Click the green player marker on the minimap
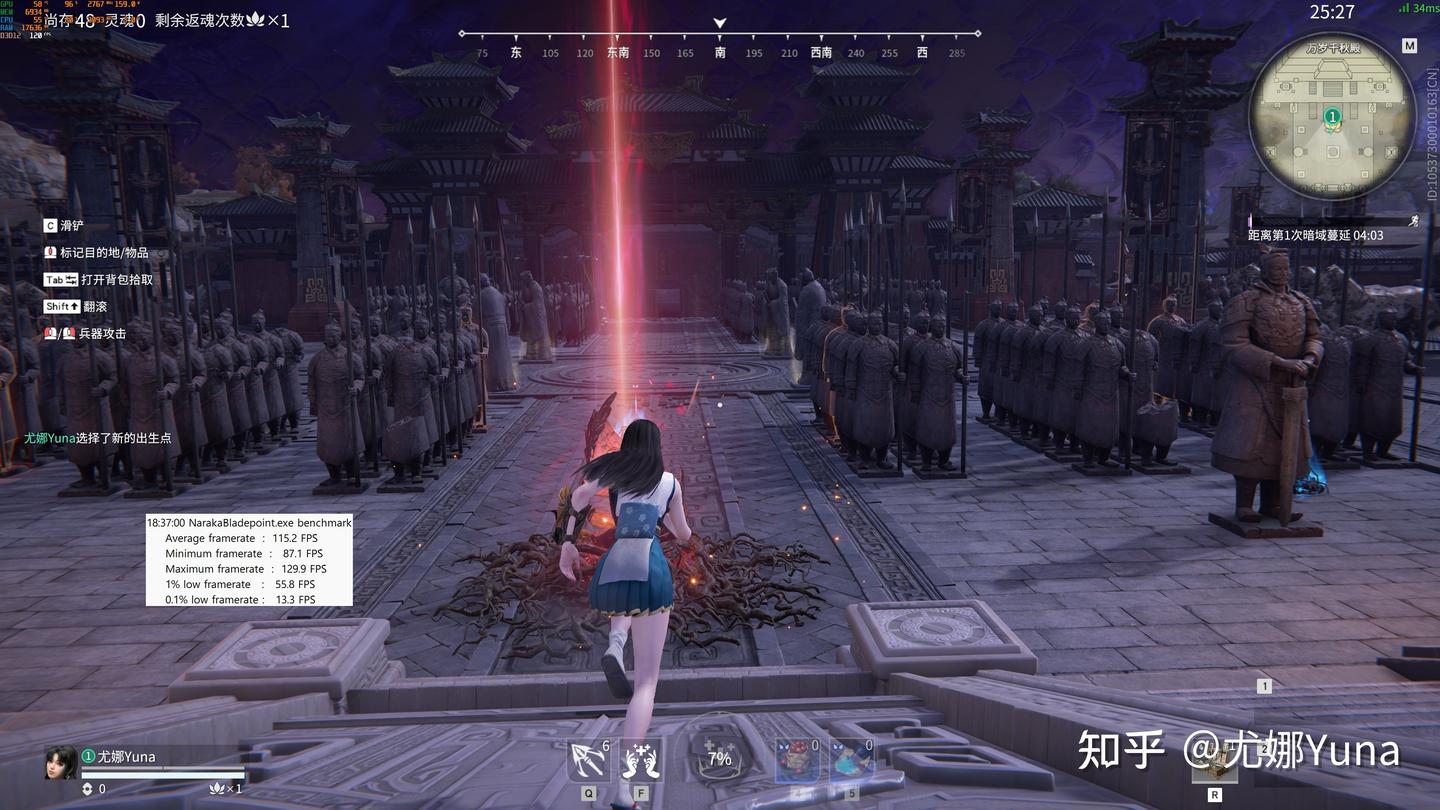Viewport: 1440px width, 810px height. coord(1332,117)
